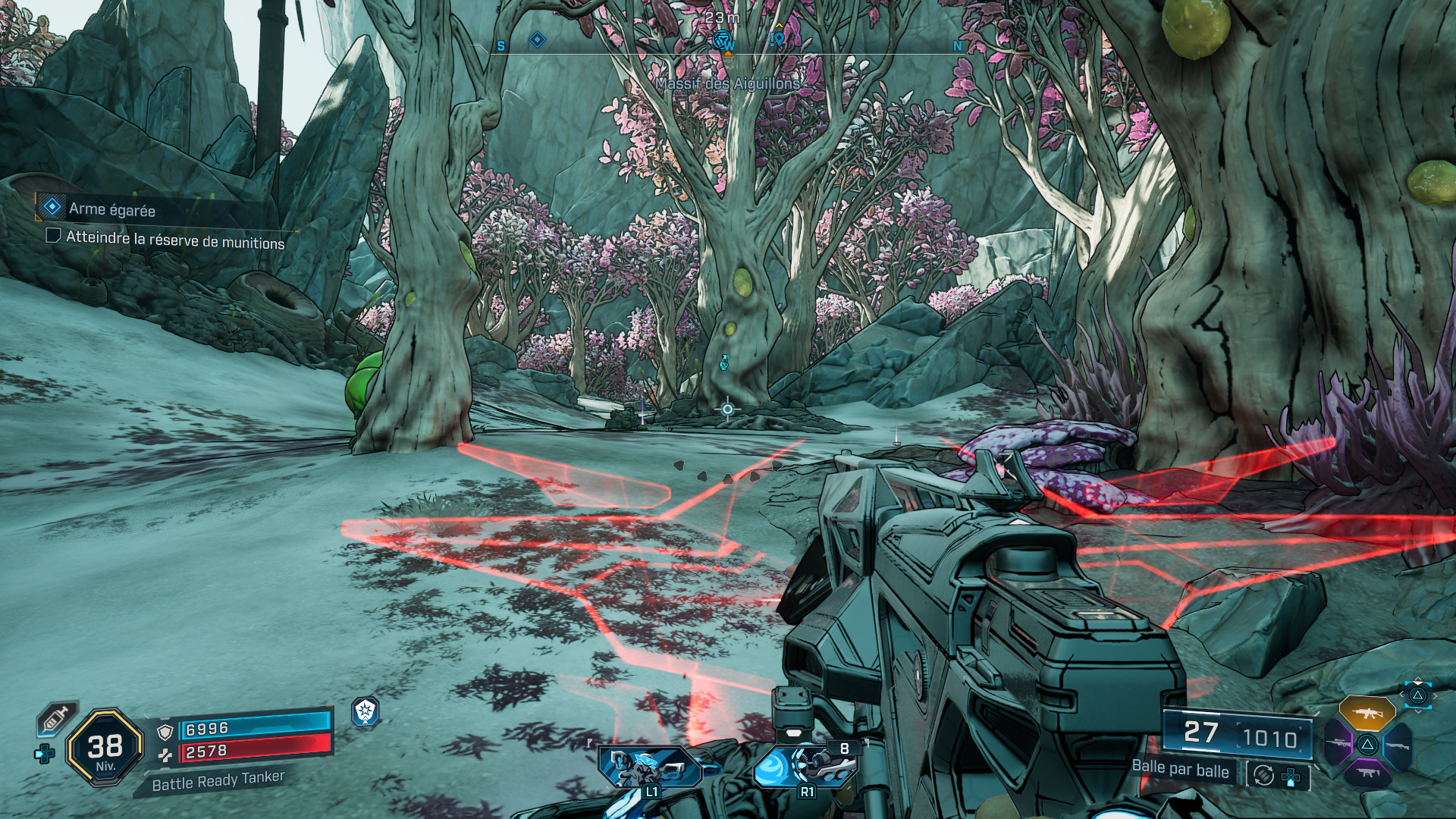Choose the submachine gun weapon slot
1456x819 pixels.
click(x=1367, y=773)
